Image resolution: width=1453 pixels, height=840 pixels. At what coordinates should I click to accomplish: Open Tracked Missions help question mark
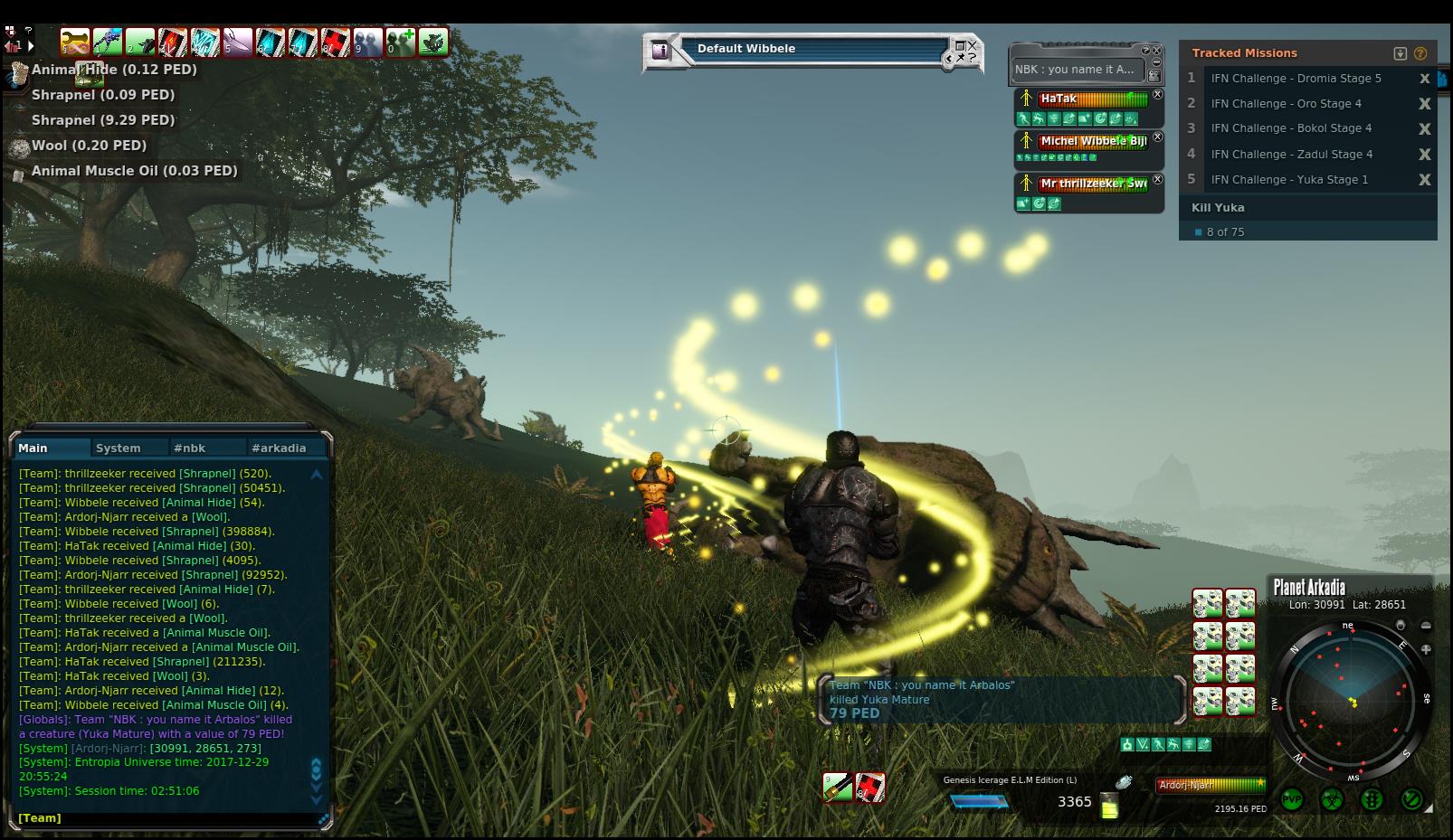[1420, 53]
